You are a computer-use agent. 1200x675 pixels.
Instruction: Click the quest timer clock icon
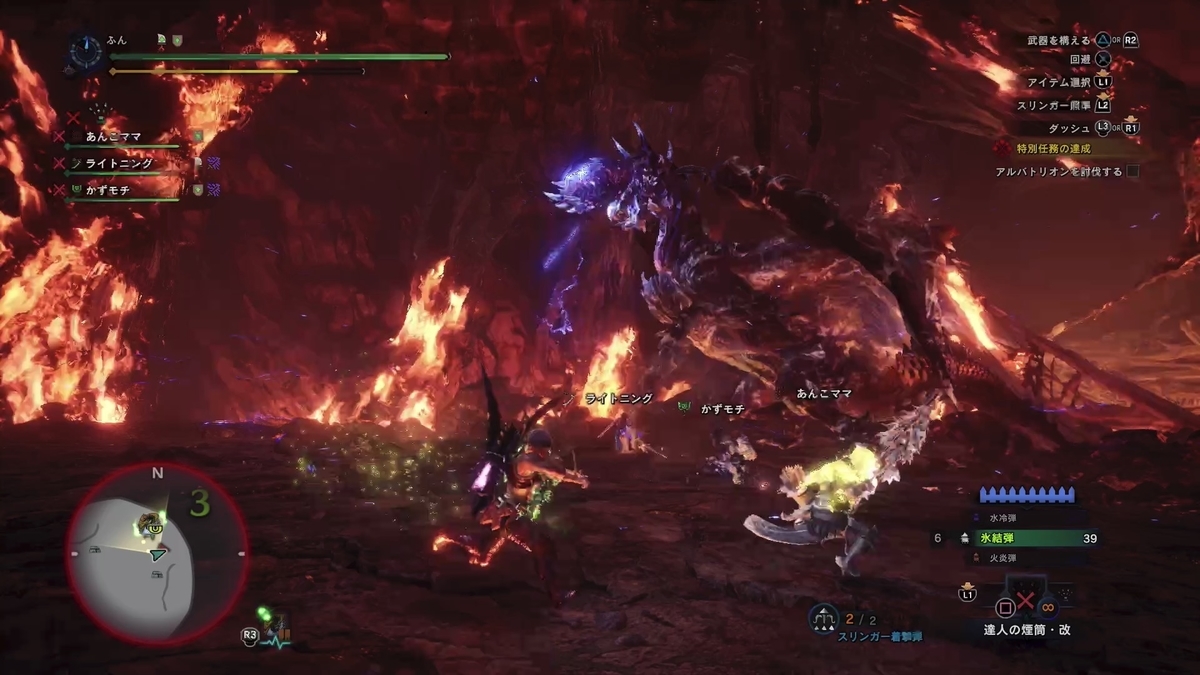click(86, 49)
